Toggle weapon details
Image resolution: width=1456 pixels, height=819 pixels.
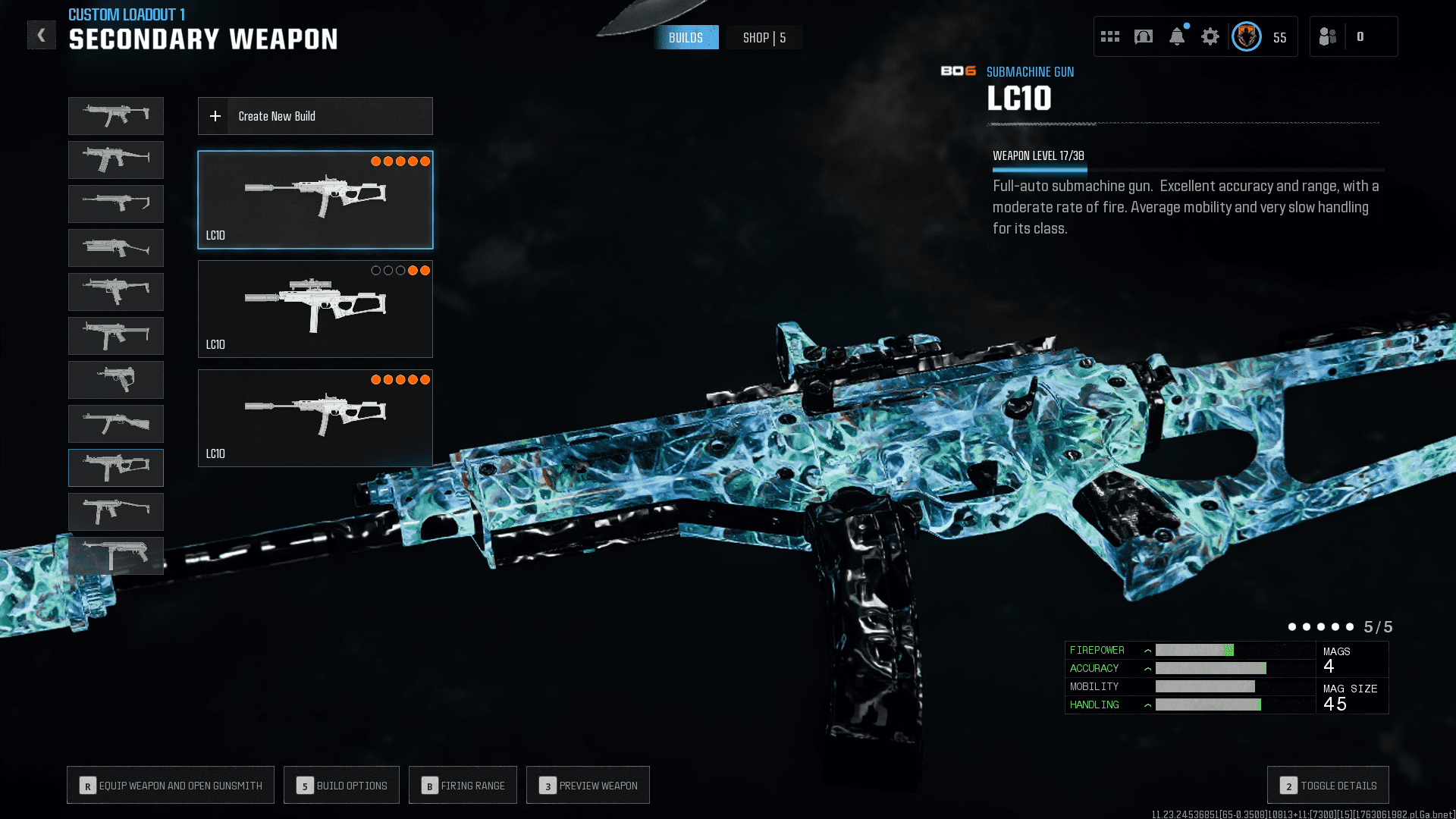tap(1328, 786)
